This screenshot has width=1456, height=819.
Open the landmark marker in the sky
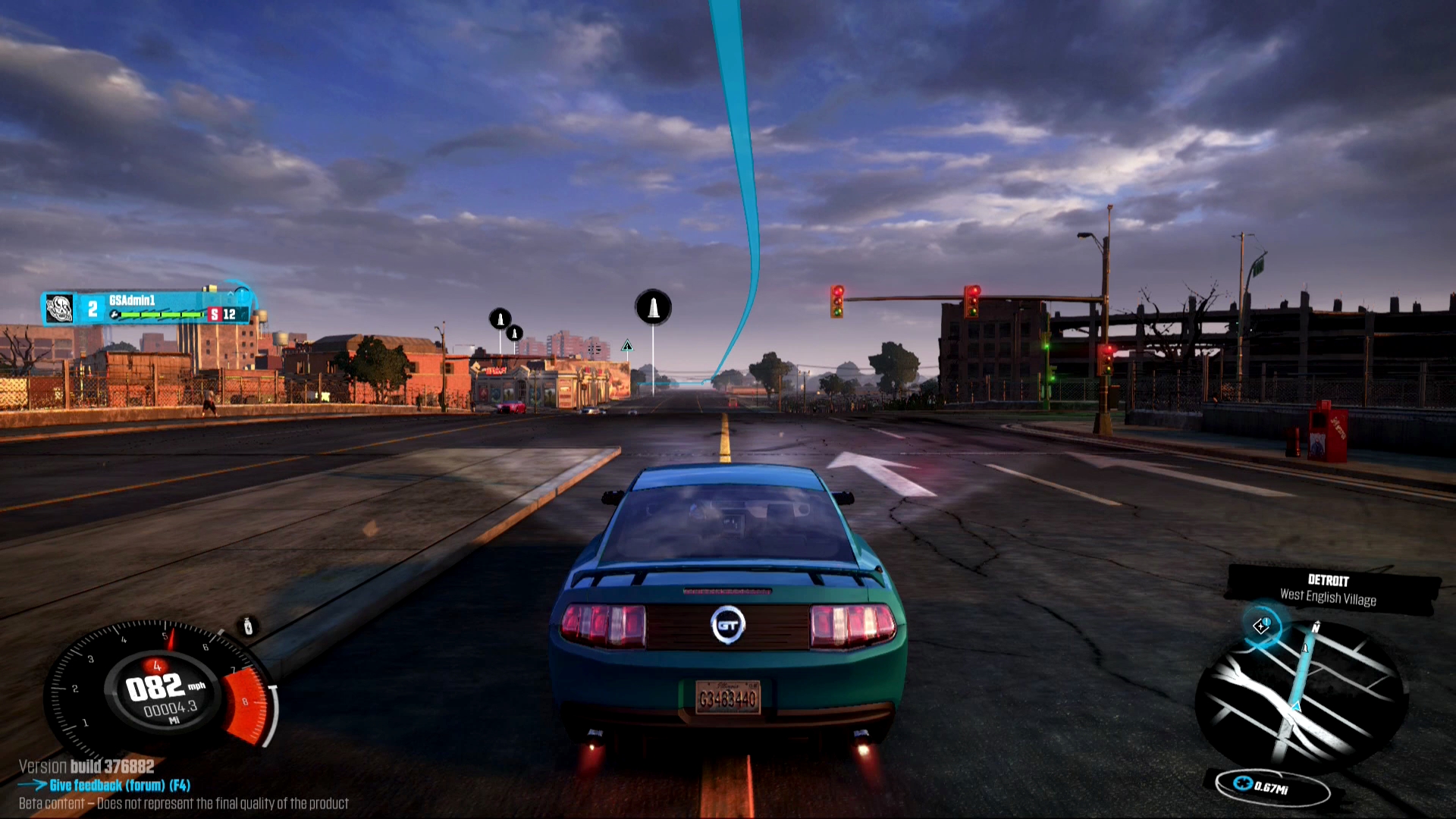652,306
